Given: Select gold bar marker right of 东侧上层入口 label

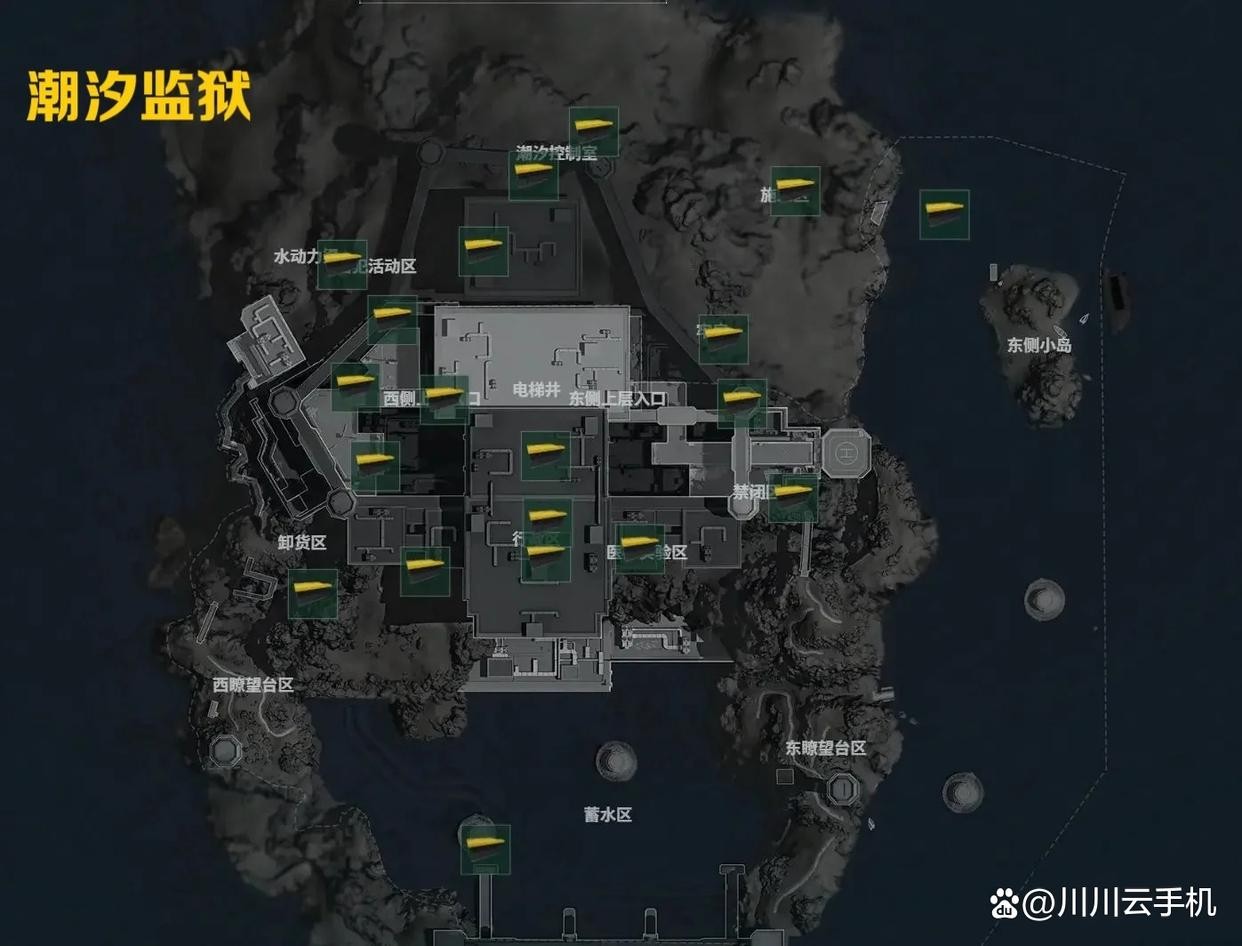Looking at the screenshot, I should click(x=741, y=403).
